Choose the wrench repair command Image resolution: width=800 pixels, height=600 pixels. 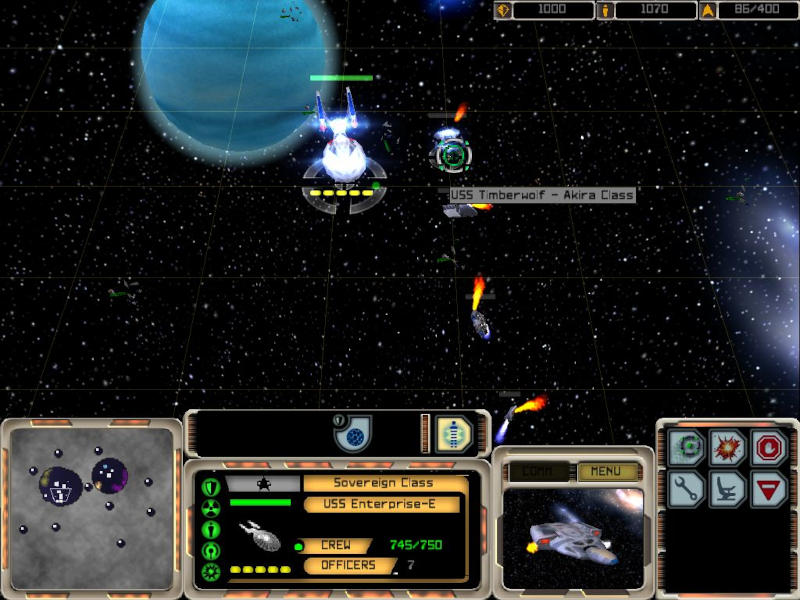tap(690, 489)
